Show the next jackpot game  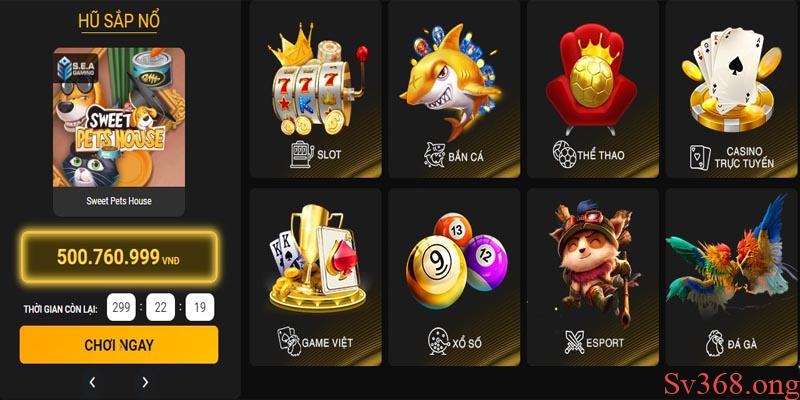click(145, 382)
